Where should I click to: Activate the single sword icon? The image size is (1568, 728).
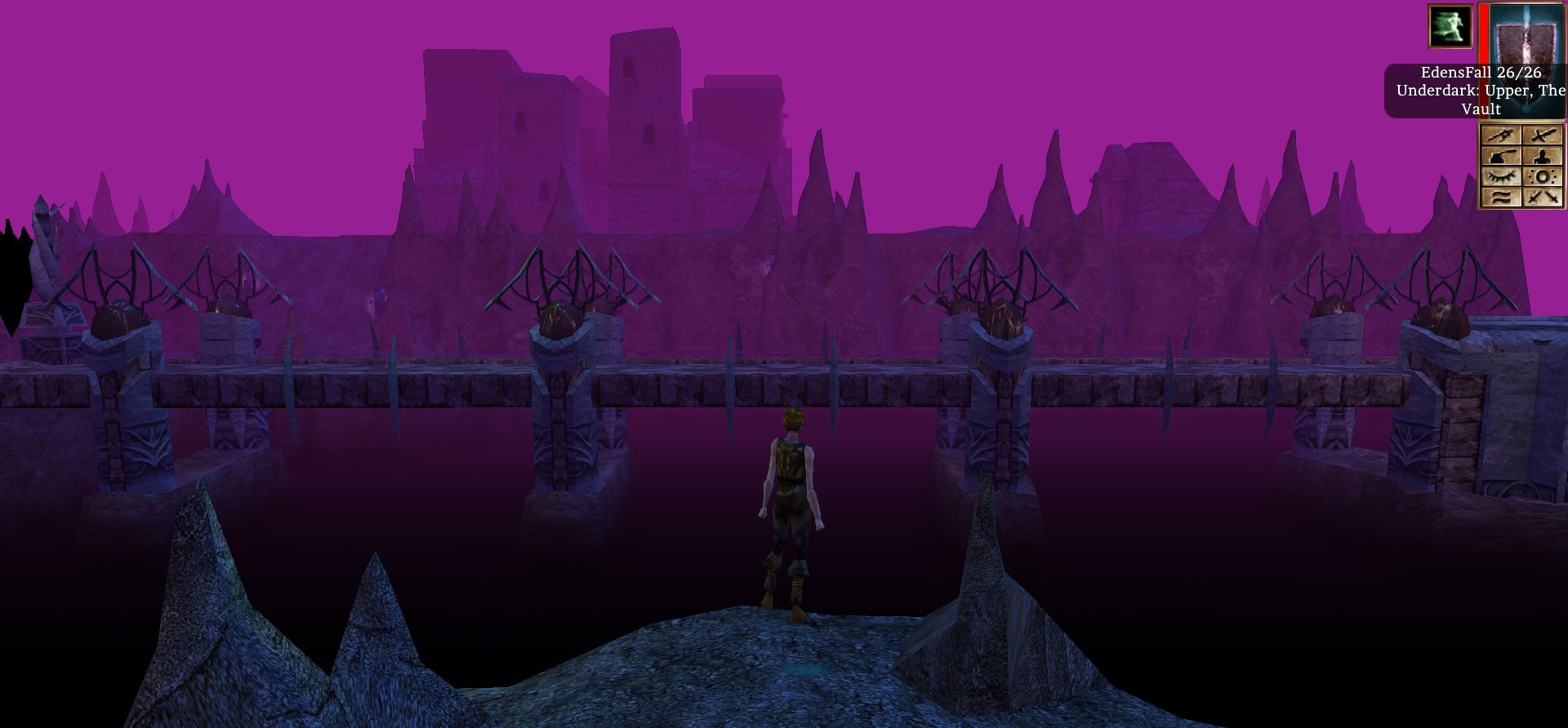point(1543,135)
